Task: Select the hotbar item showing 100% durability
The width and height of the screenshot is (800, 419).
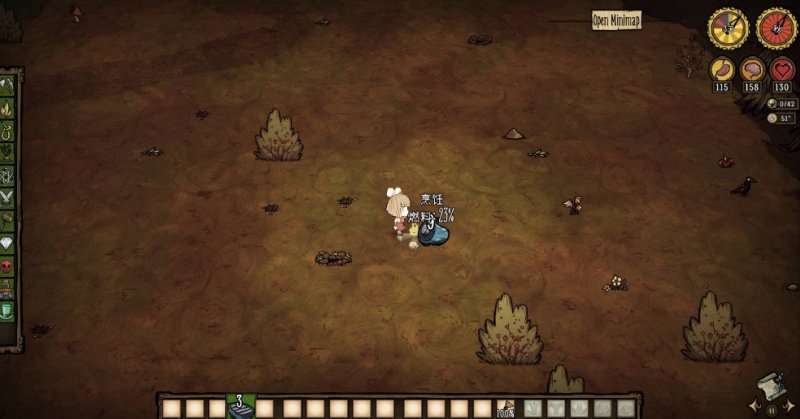Action: point(506,408)
